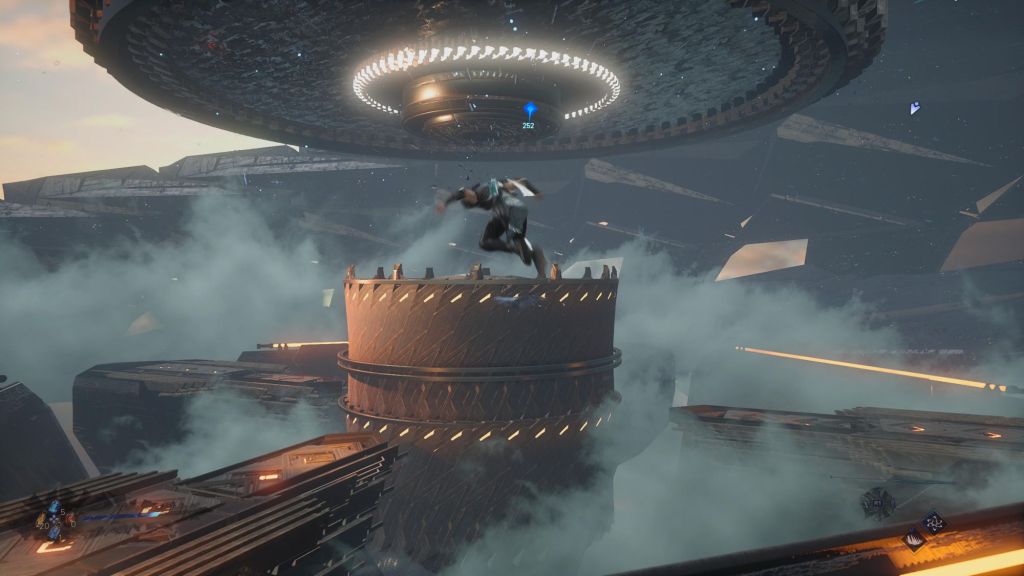Select the top blue heroic ability icon
Screen dimensions: 1024x576
[54, 507]
